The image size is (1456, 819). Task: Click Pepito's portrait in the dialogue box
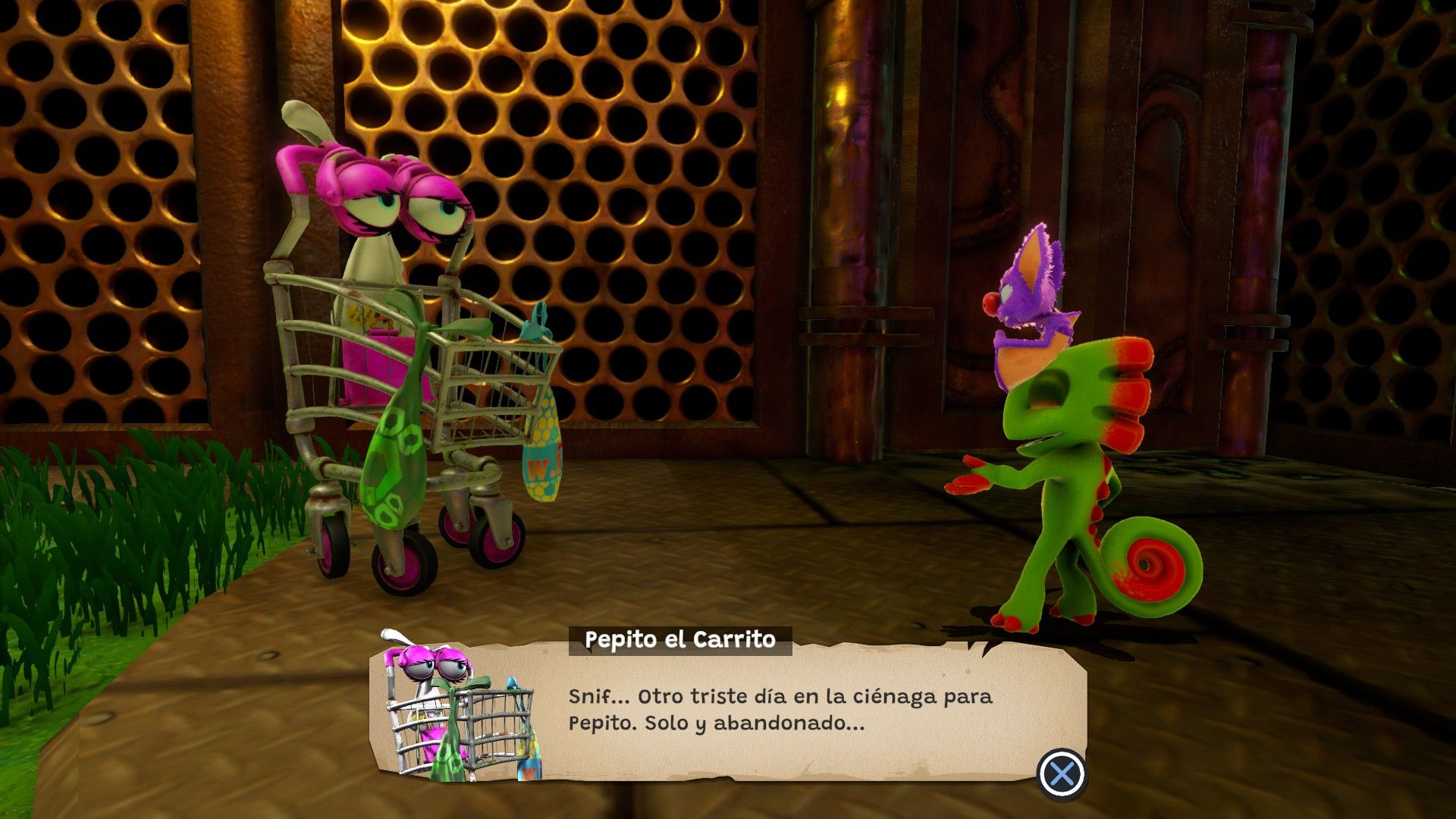point(459,708)
